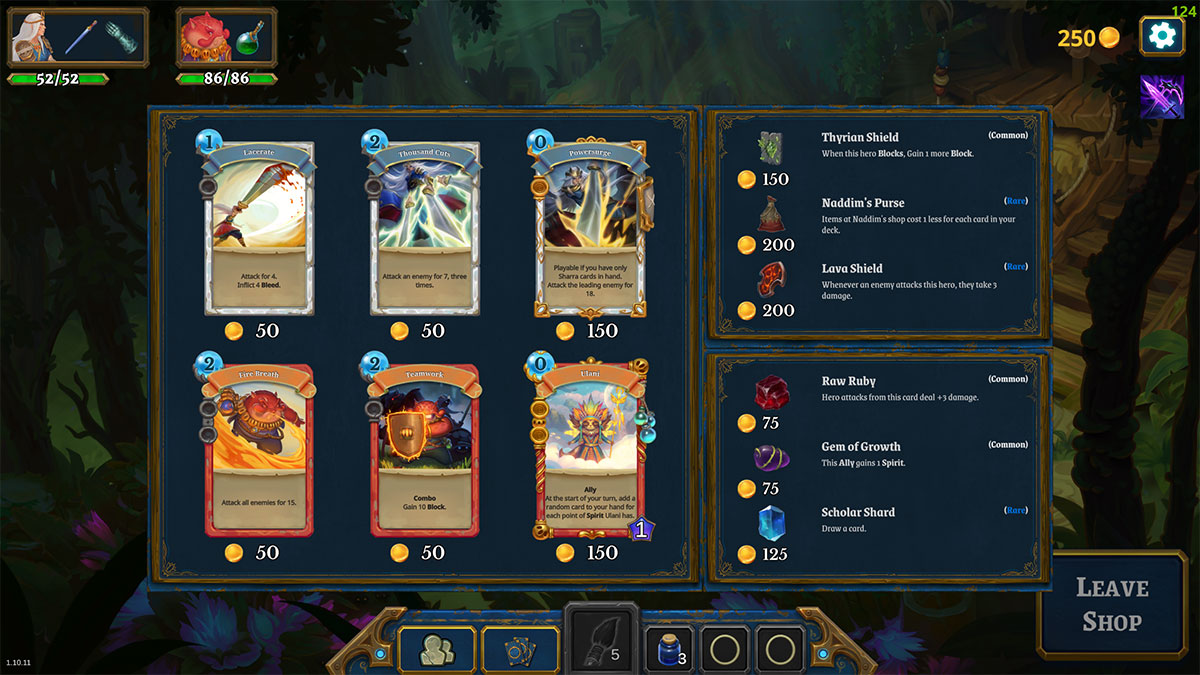
Task: Click the feather quill slot
Action: click(602, 640)
